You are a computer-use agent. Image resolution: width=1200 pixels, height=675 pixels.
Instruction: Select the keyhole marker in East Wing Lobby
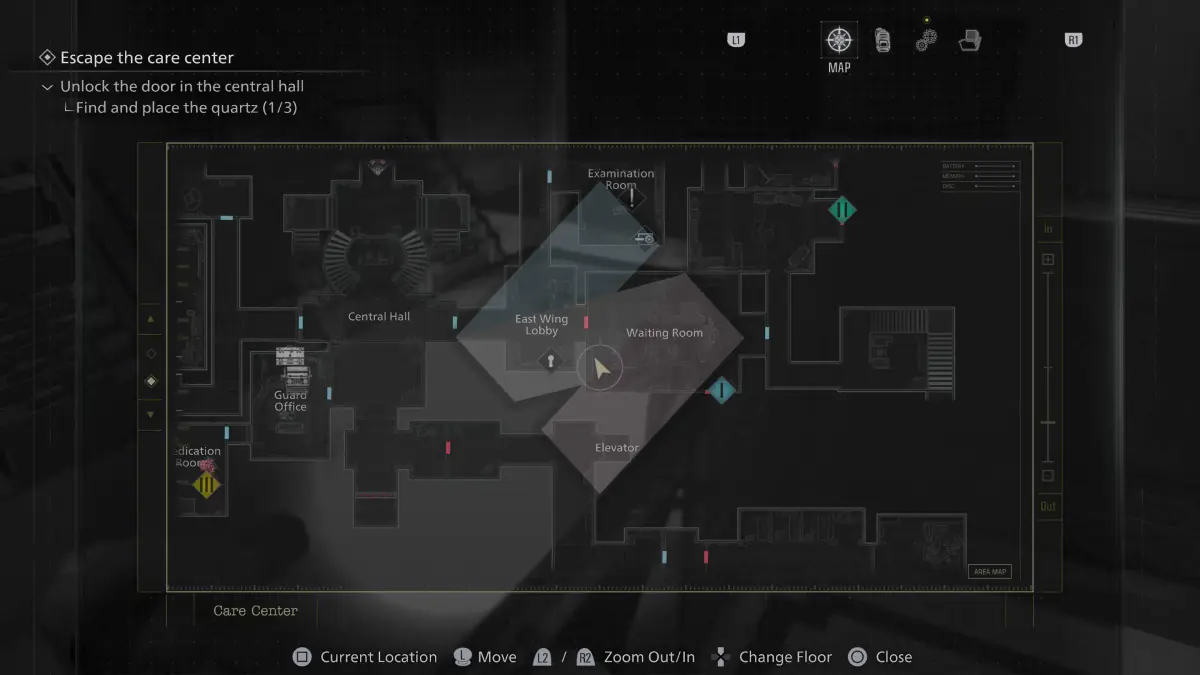549,361
